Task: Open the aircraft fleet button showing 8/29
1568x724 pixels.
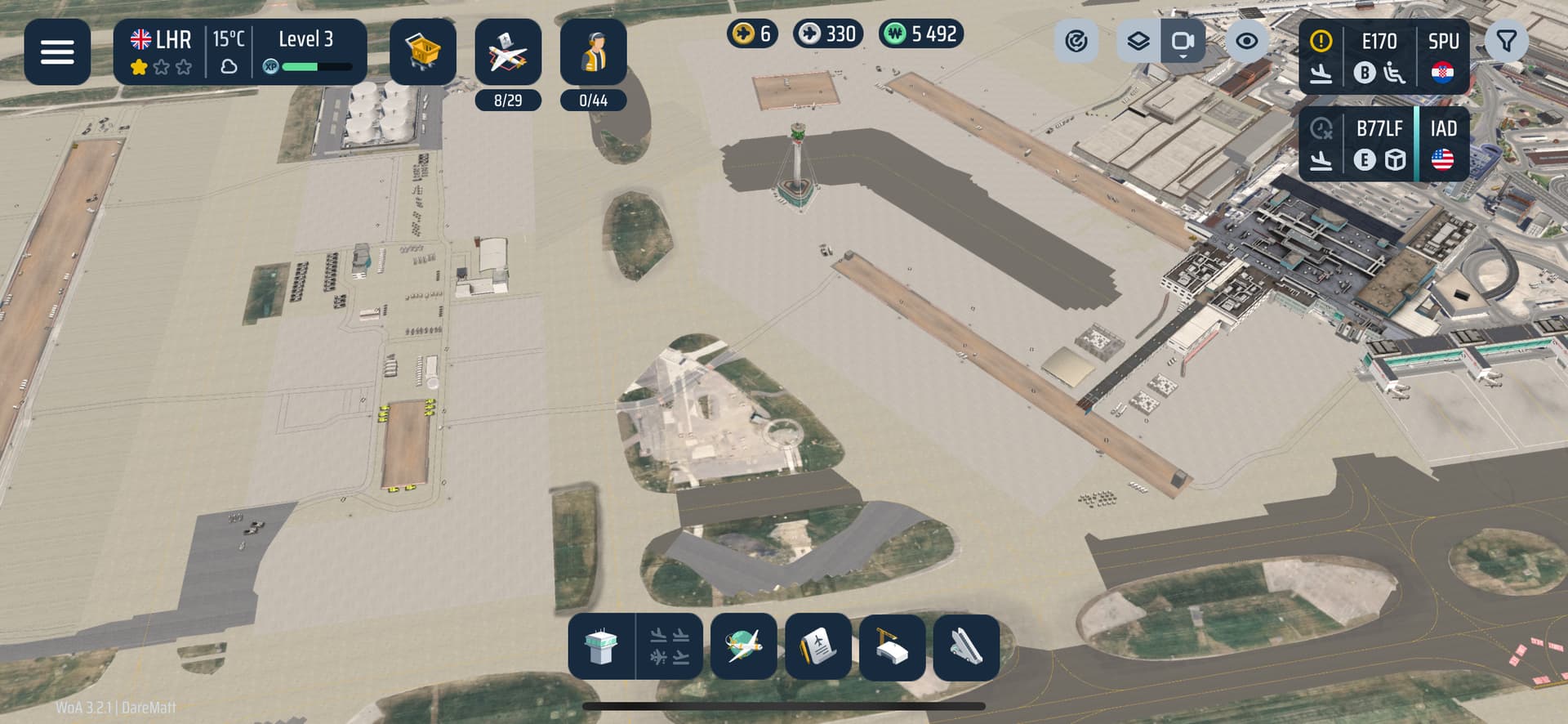Action: coord(508,54)
